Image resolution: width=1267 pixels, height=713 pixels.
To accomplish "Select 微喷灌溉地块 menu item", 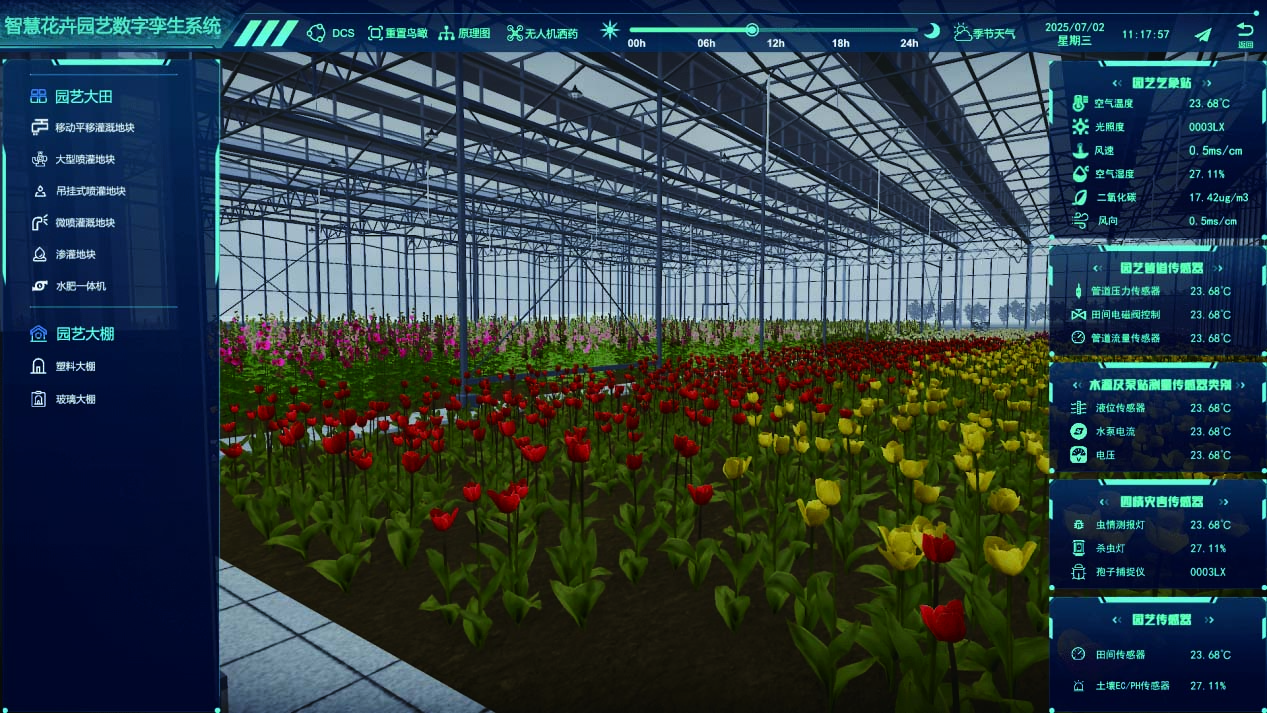I will [x=85, y=223].
